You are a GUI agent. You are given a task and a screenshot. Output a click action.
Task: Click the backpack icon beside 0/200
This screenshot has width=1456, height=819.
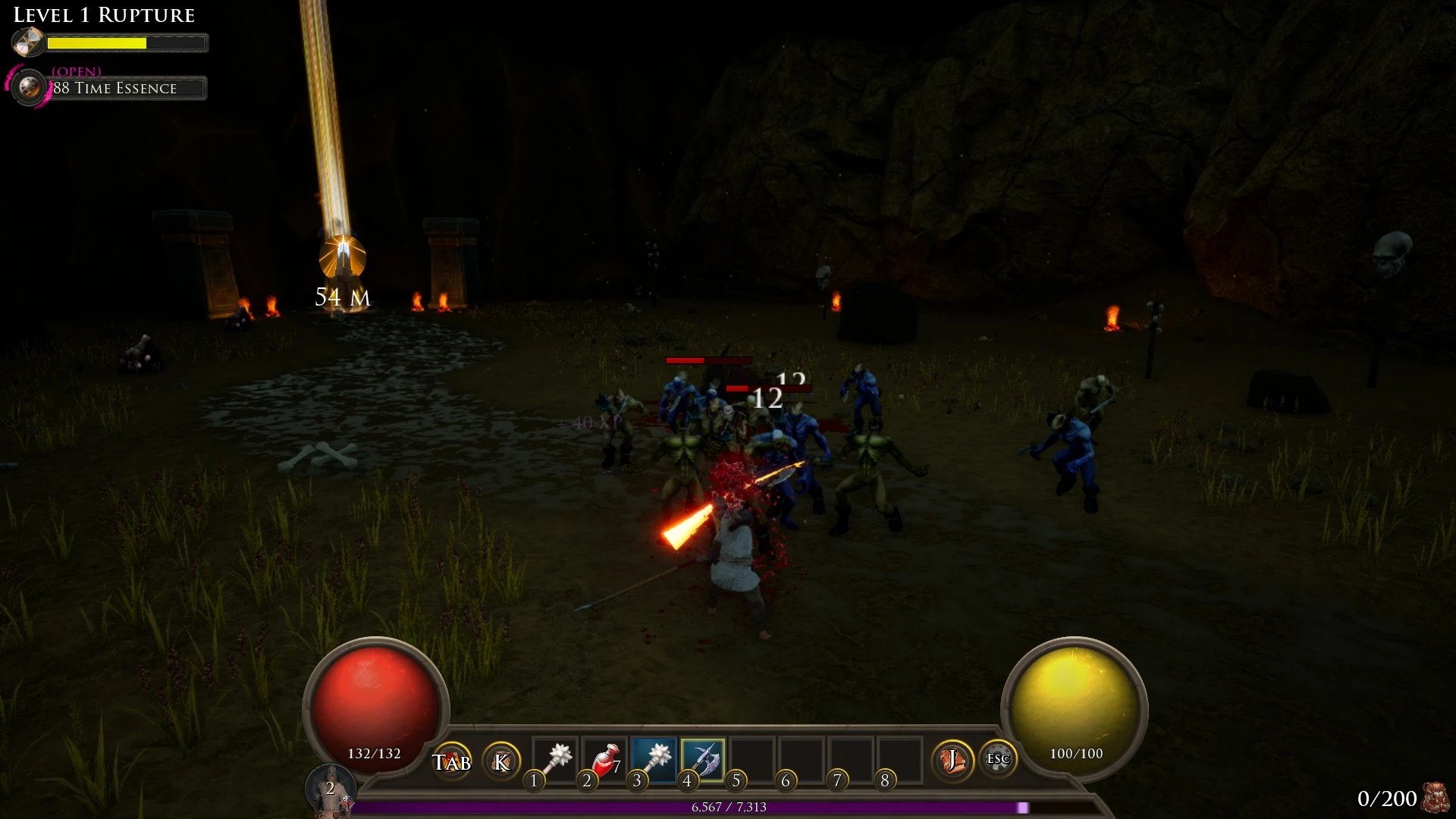(1436, 798)
